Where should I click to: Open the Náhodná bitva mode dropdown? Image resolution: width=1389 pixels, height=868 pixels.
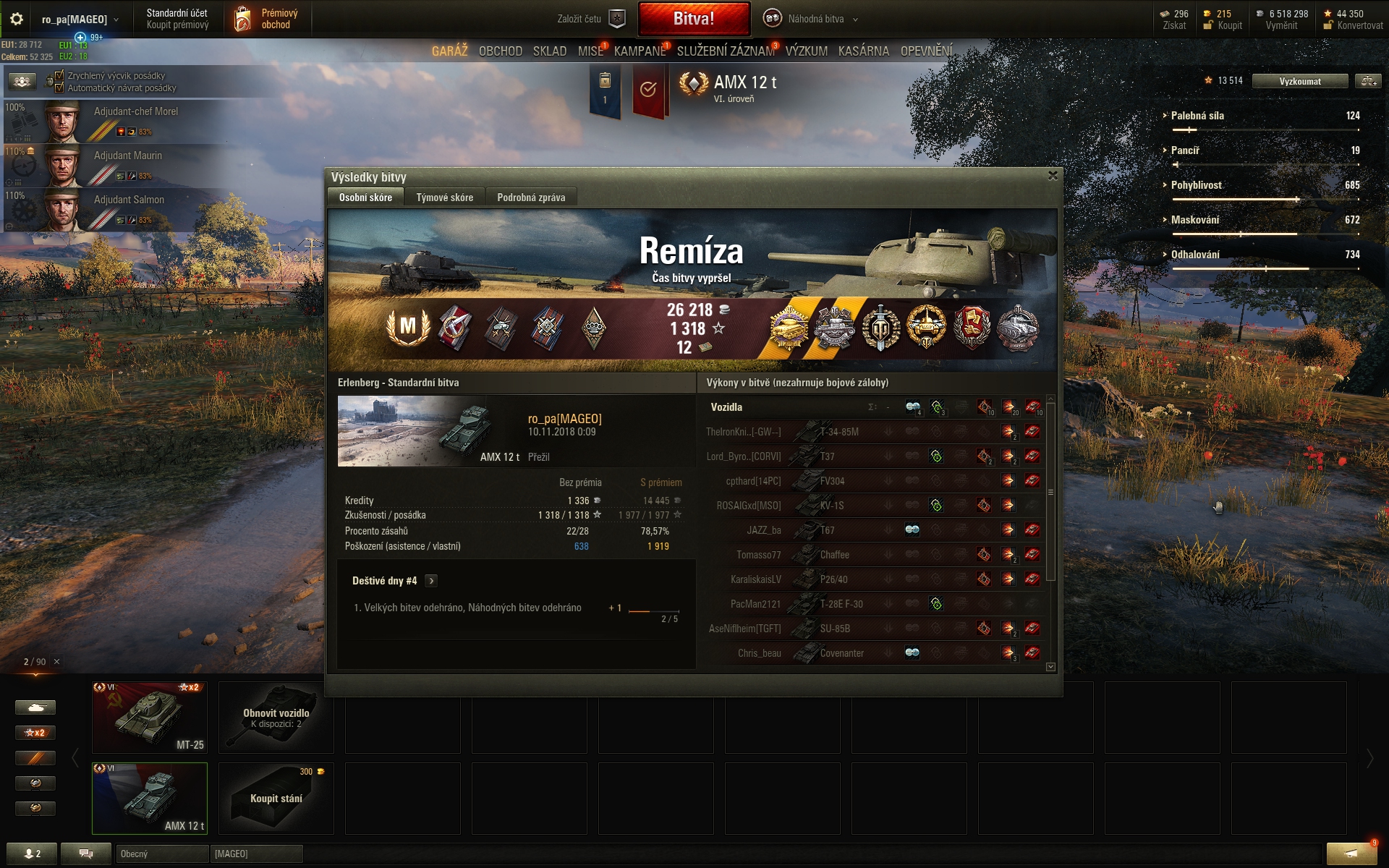coord(812,19)
